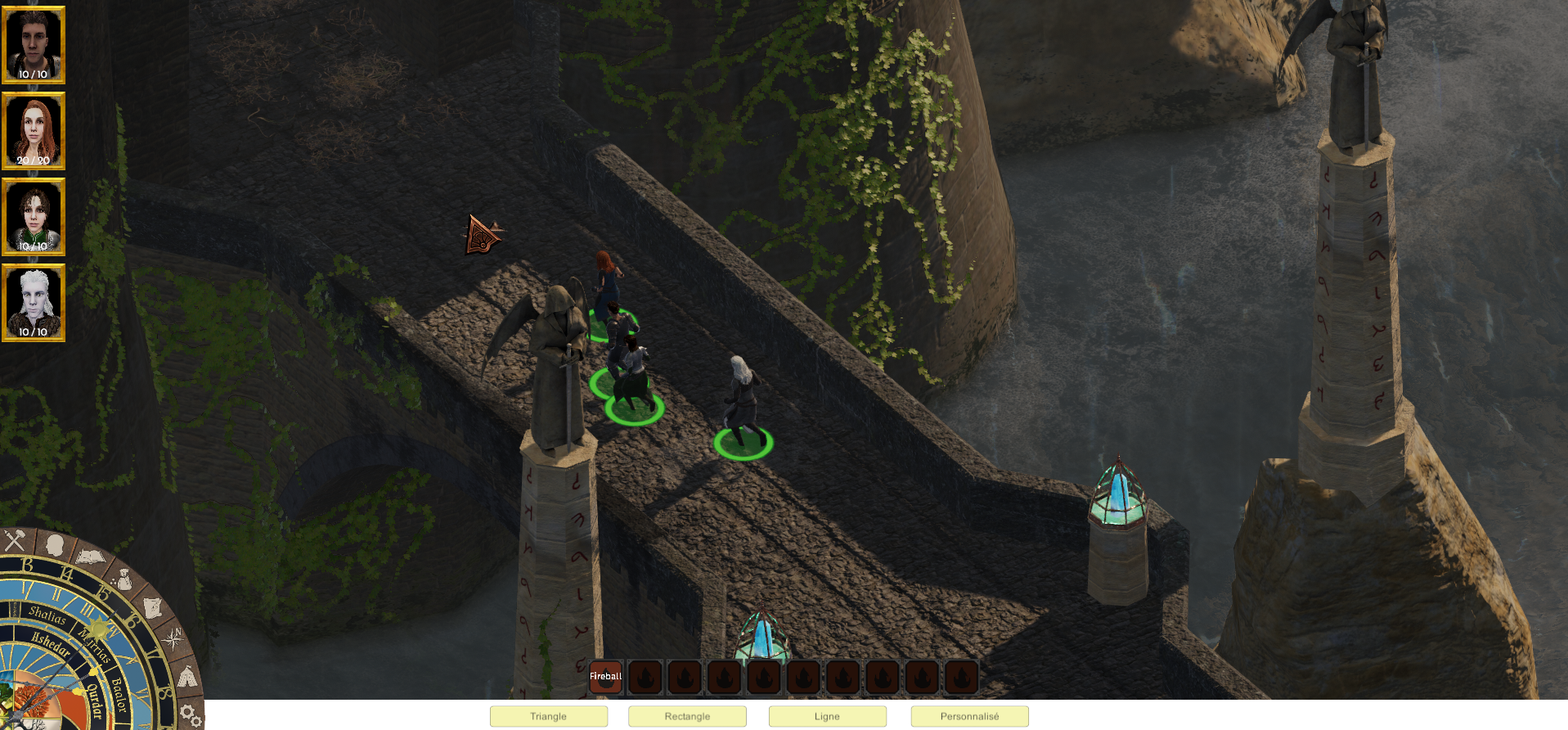Select the dark-haired male character portrait
The height and width of the screenshot is (730, 1568).
click(x=34, y=45)
